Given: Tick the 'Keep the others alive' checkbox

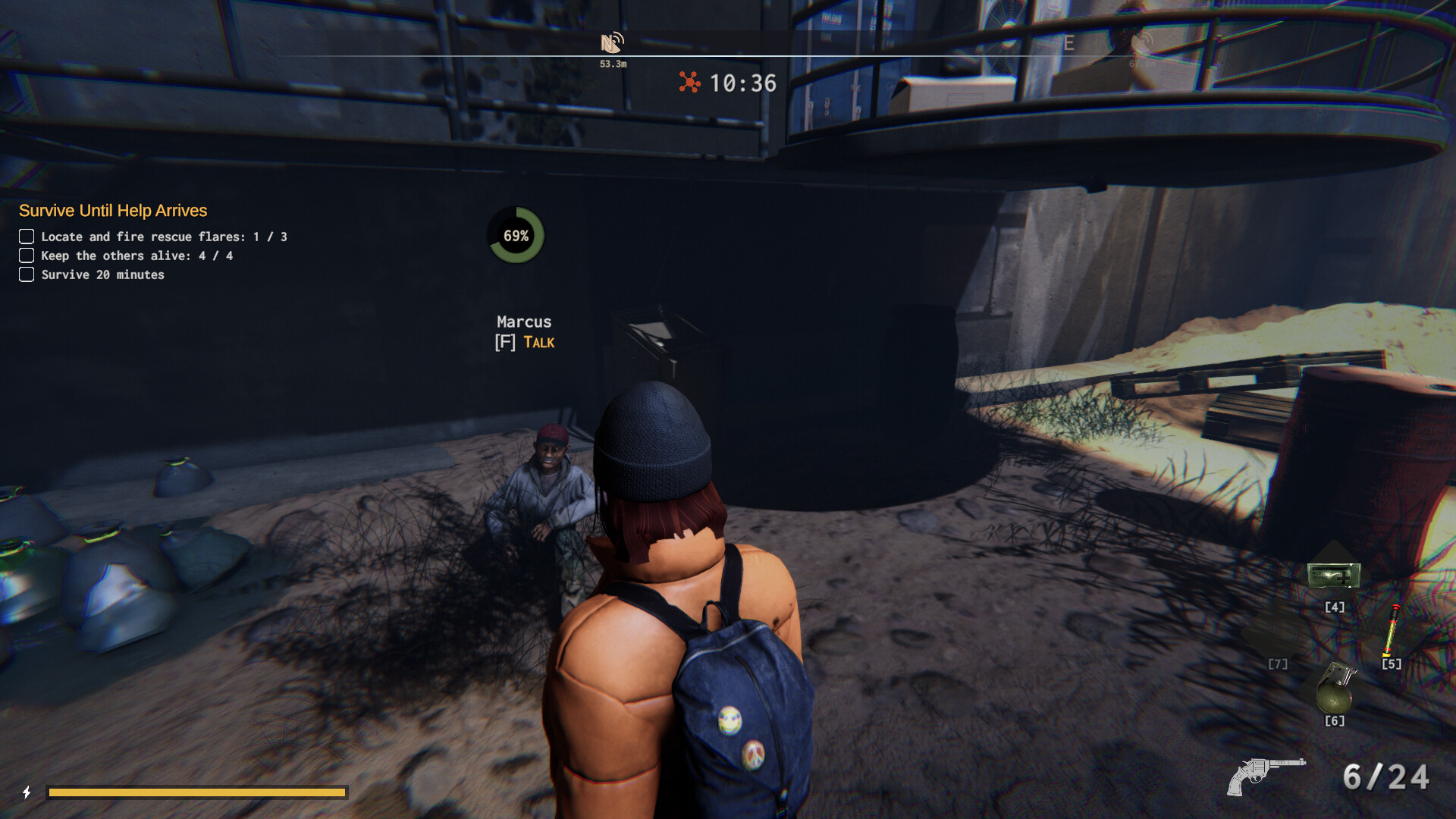Looking at the screenshot, I should point(27,256).
